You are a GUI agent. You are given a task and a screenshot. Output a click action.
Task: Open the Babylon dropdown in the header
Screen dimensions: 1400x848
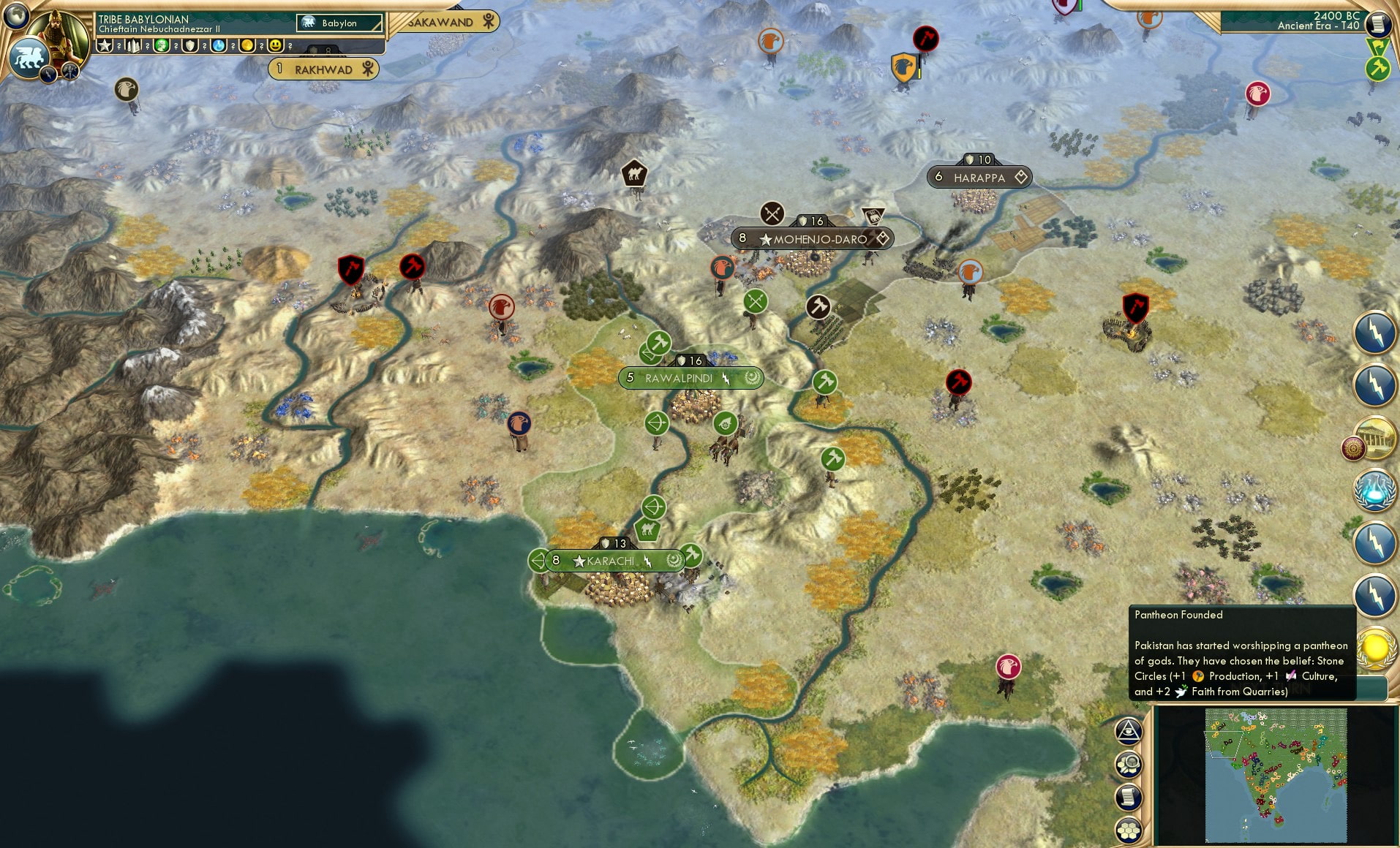(x=338, y=23)
